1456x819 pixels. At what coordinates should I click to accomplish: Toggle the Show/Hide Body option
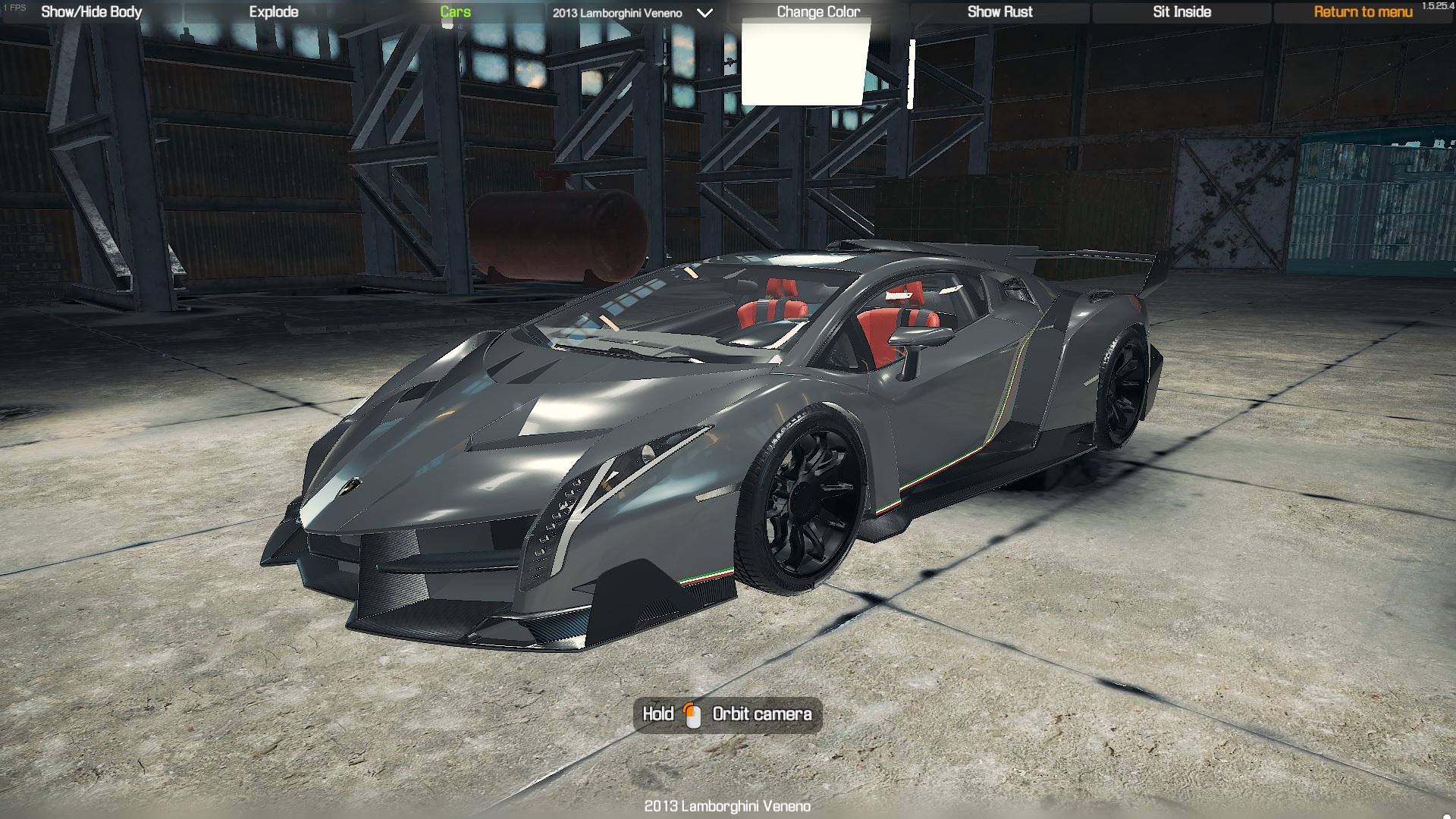(92, 12)
